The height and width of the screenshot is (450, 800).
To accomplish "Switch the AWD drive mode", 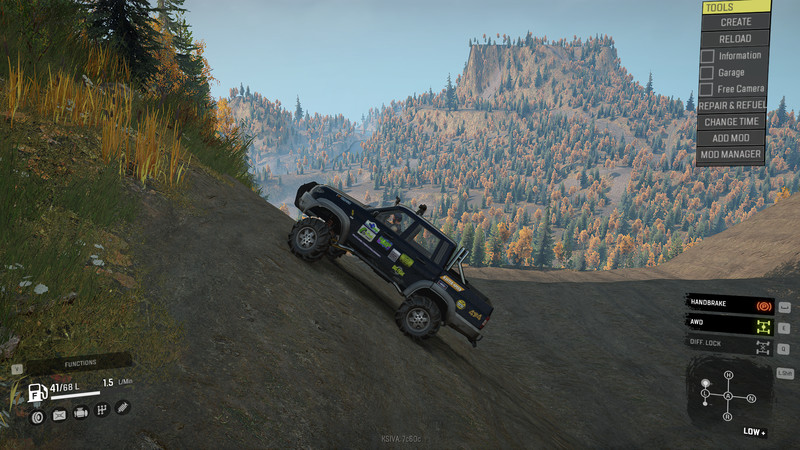I will pos(729,325).
